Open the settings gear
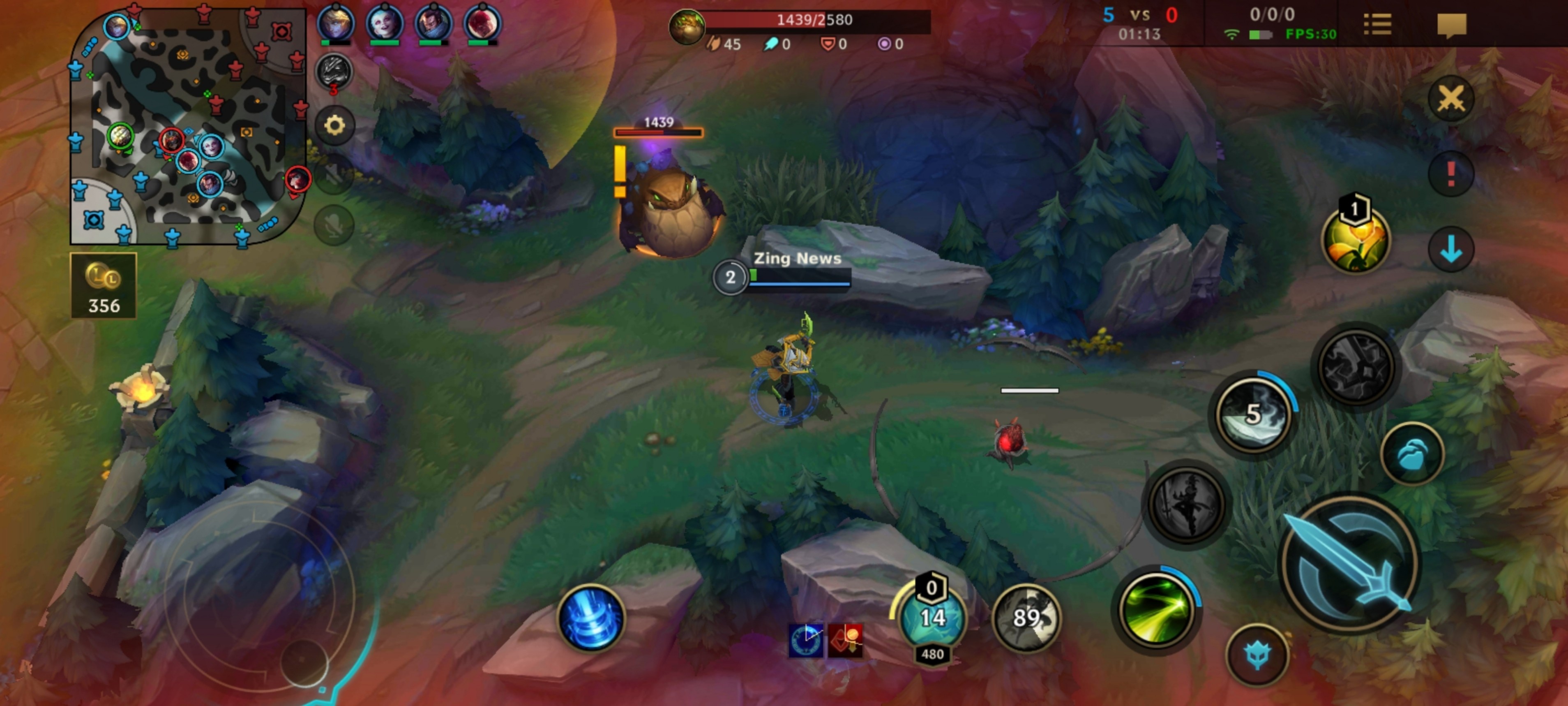 click(x=334, y=125)
